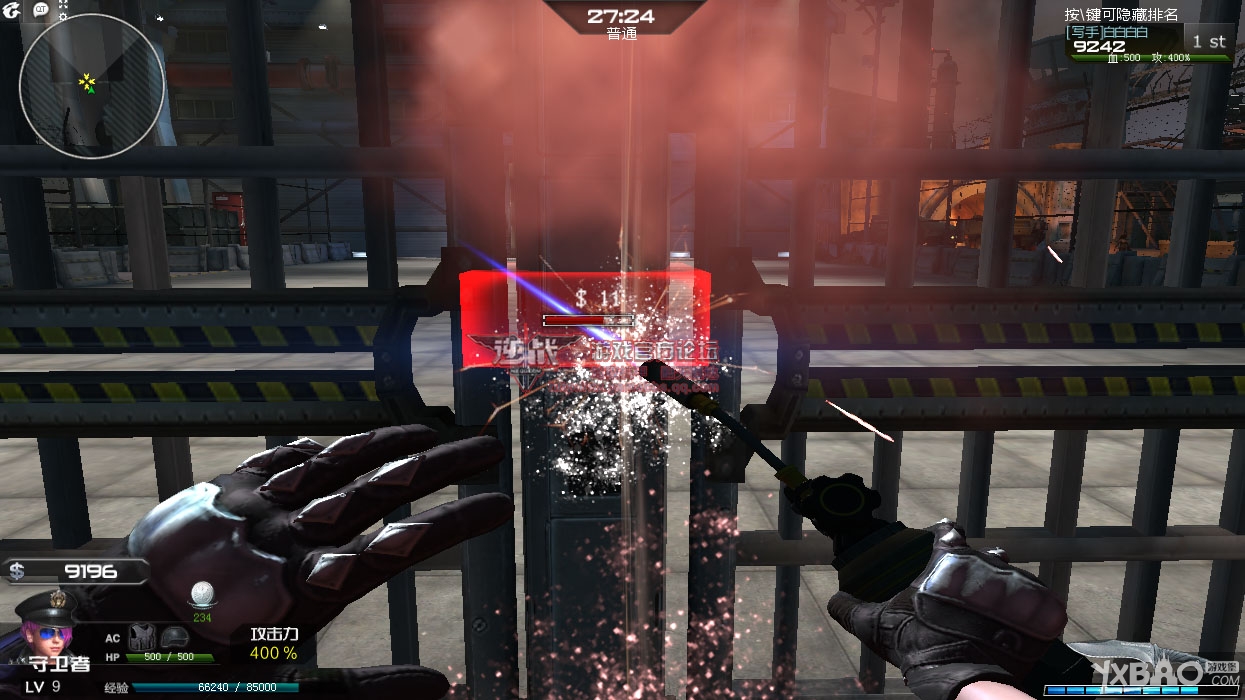This screenshot has width=1245, height=700.
Task: Click the game logo icon at top-left
Action: point(10,10)
